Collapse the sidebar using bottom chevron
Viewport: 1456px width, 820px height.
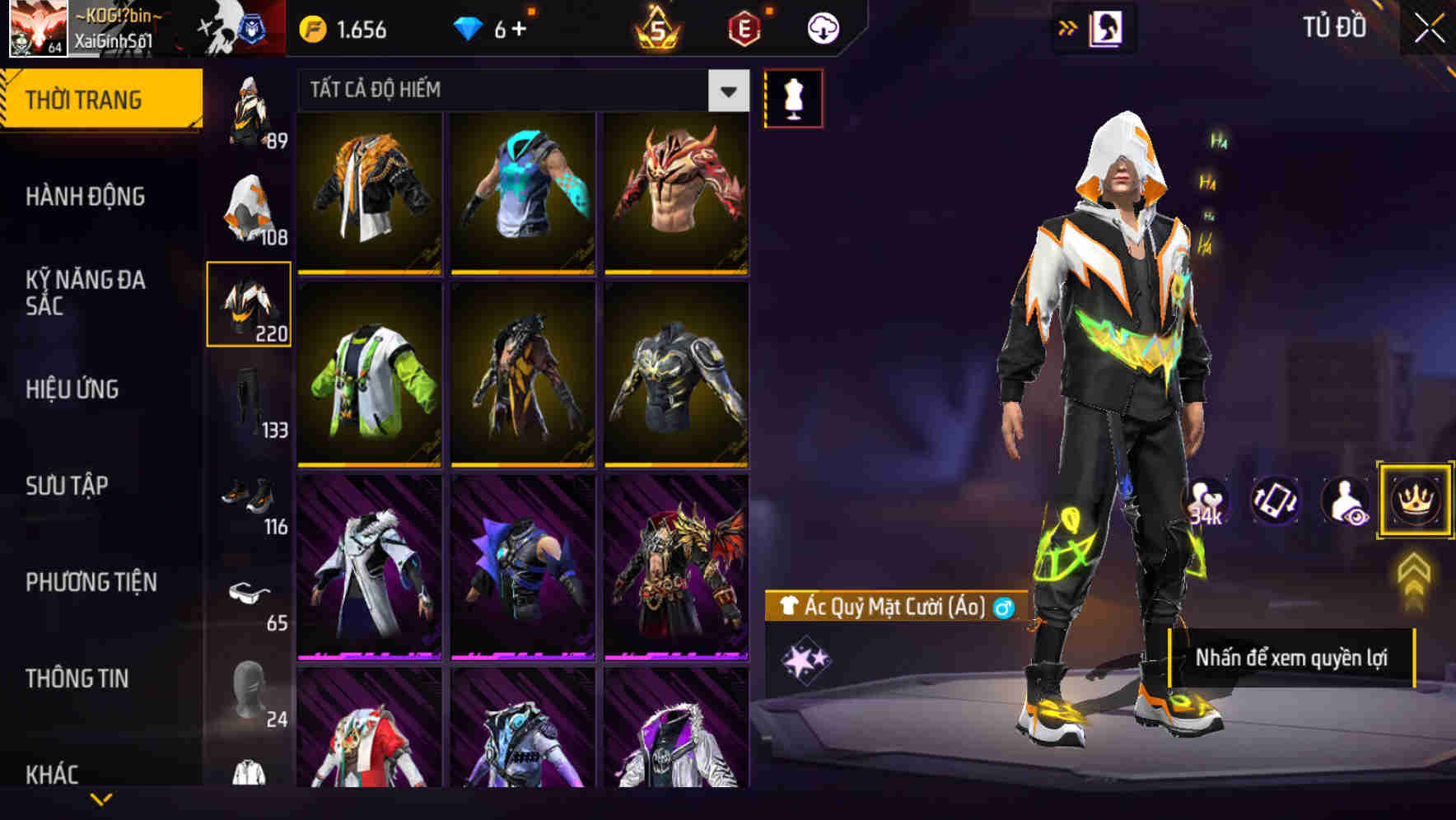point(101,797)
